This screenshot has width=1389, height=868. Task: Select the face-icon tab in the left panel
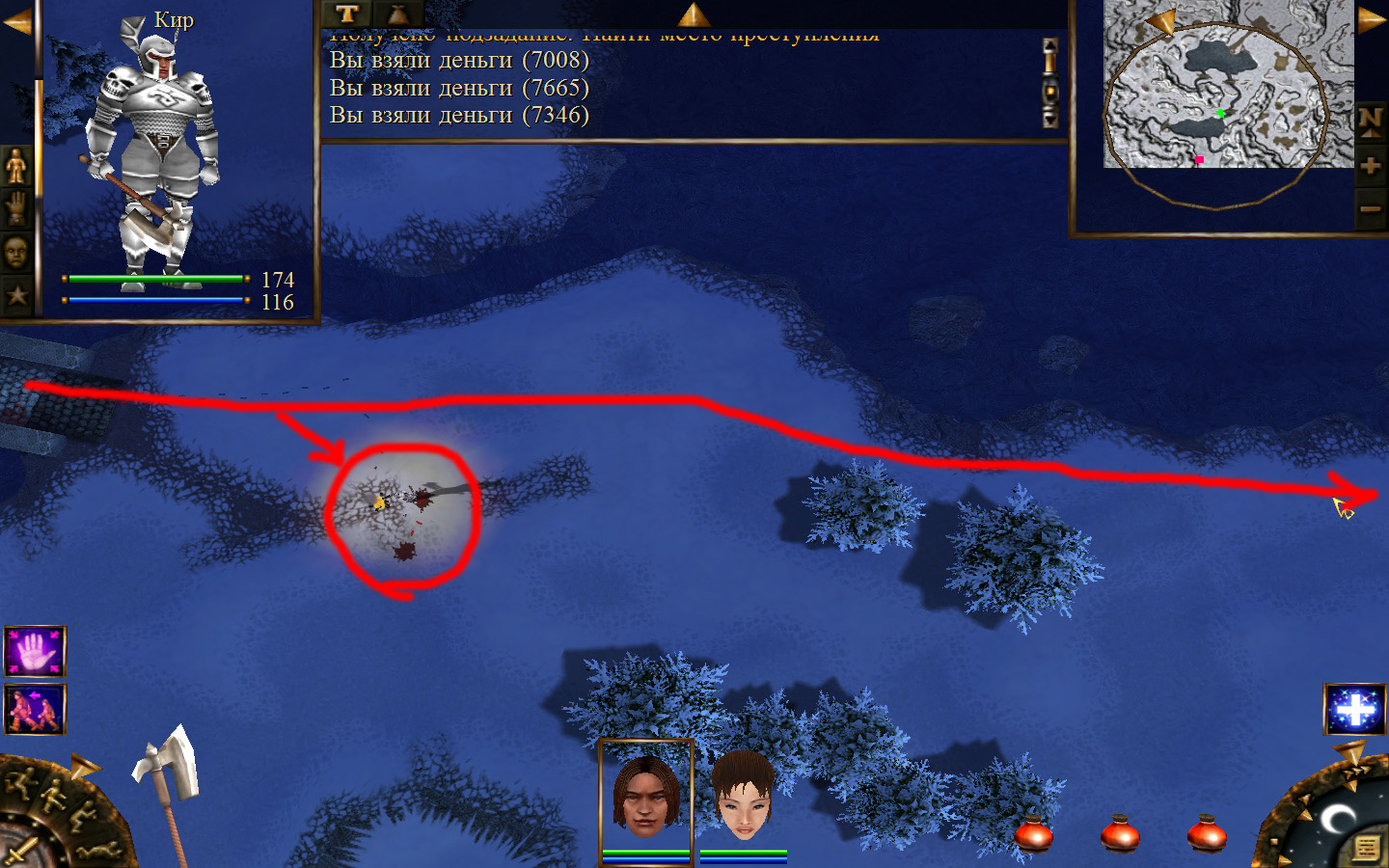(16, 253)
